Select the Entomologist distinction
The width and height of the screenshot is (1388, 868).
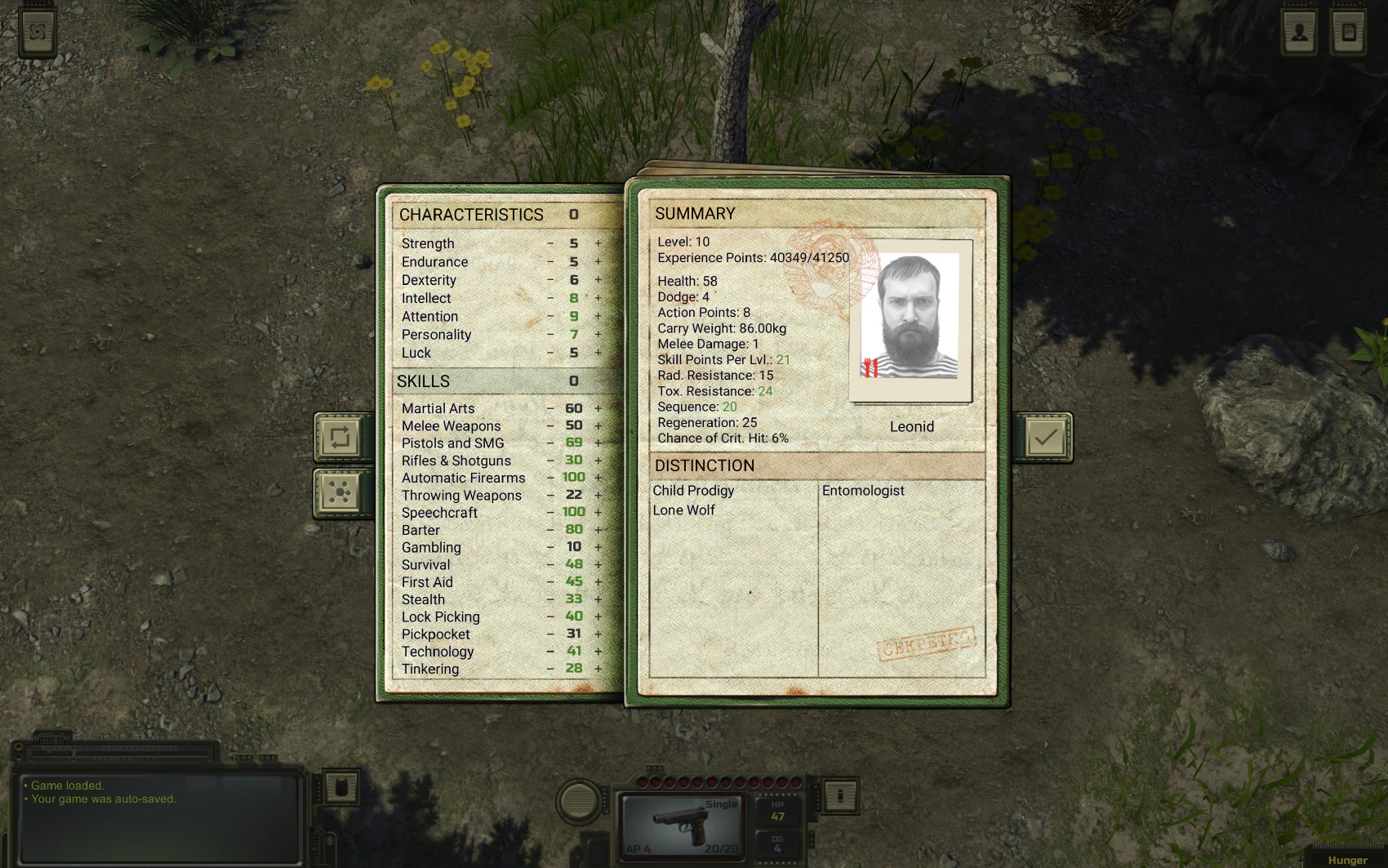(863, 491)
